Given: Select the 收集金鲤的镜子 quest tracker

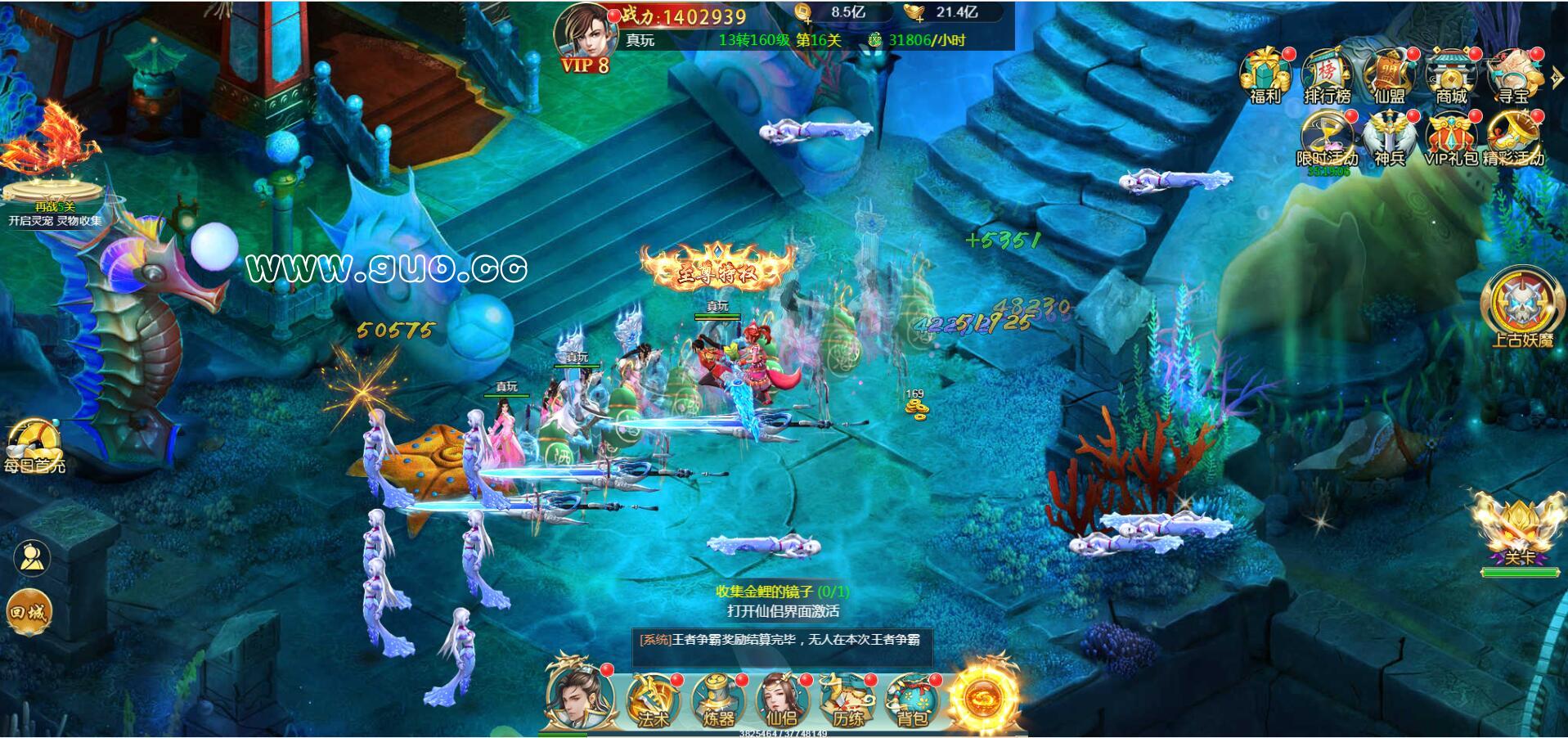Looking at the screenshot, I should [782, 592].
